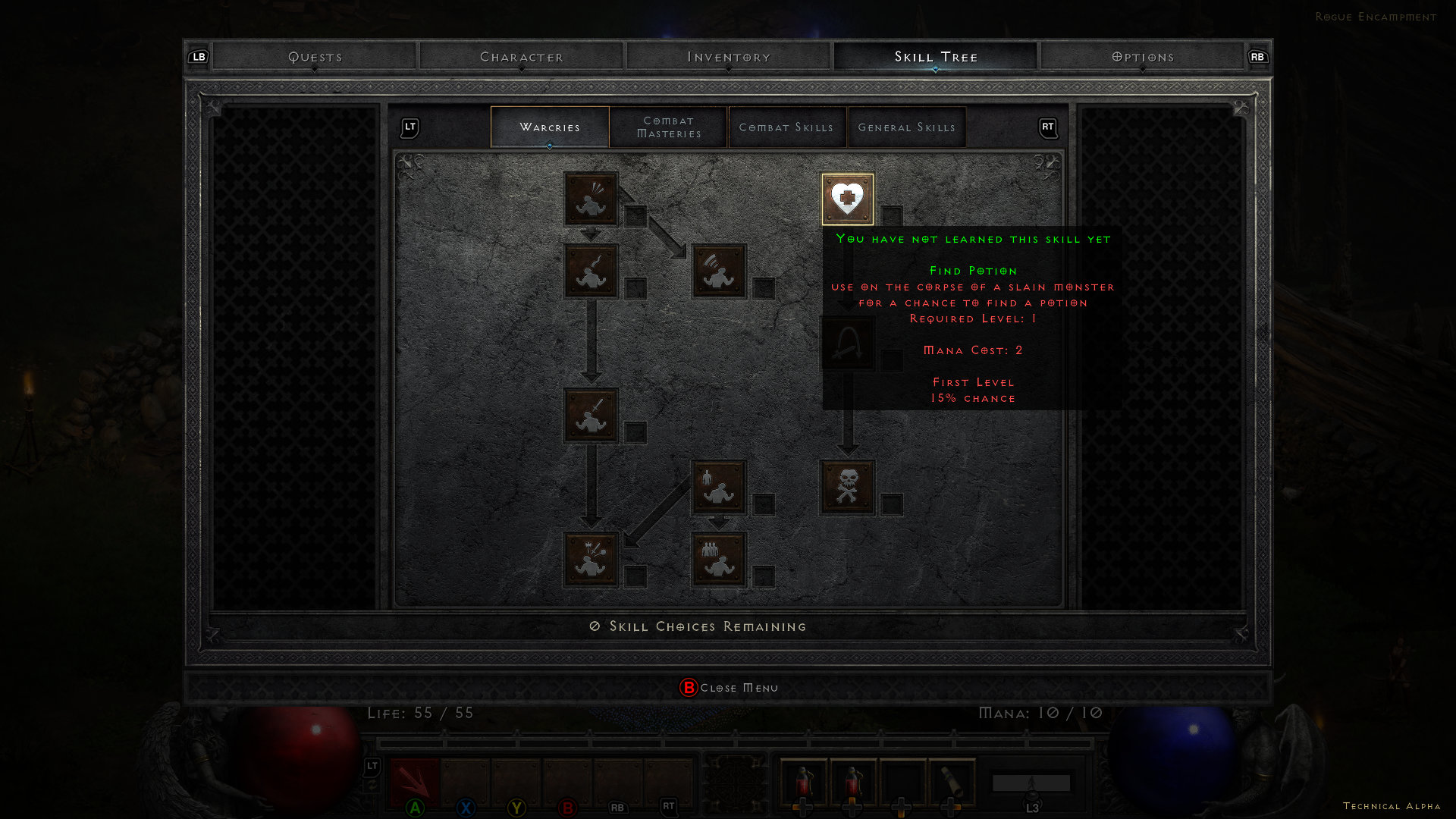Select the Grim Ward skull skill
This screenshot has height=819, width=1456.
tap(847, 488)
